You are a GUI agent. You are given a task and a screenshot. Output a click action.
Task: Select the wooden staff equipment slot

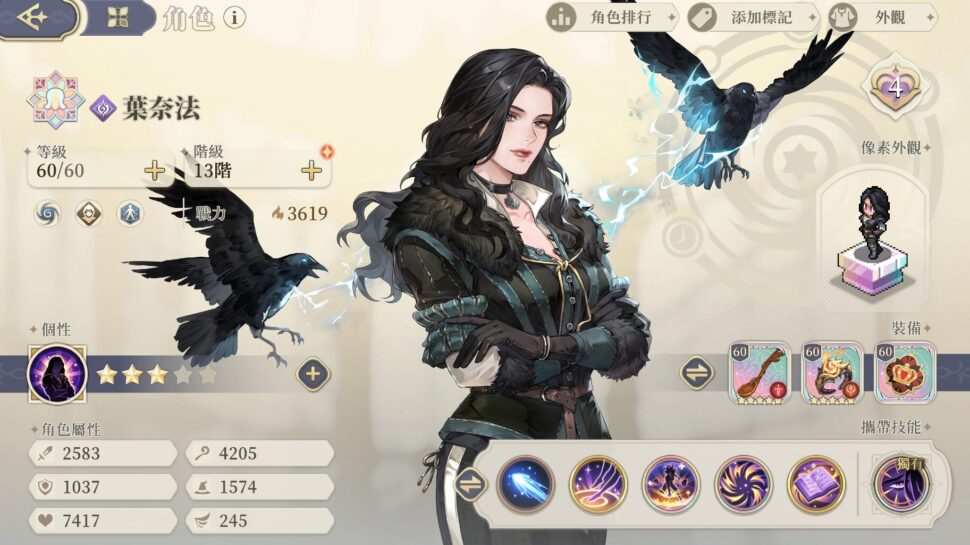[x=759, y=373]
